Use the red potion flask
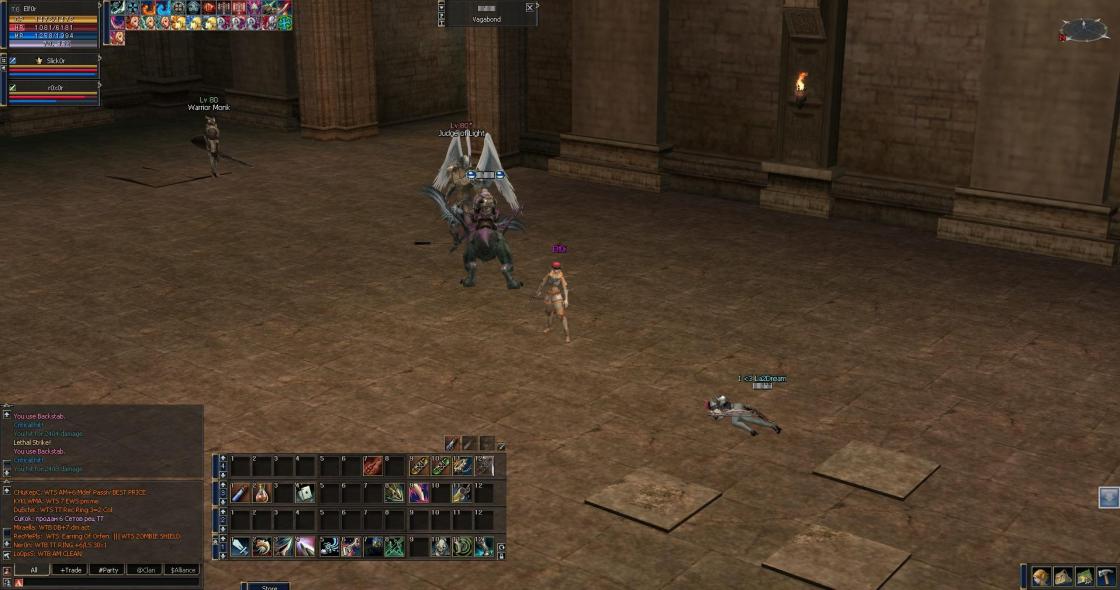 pos(262,492)
